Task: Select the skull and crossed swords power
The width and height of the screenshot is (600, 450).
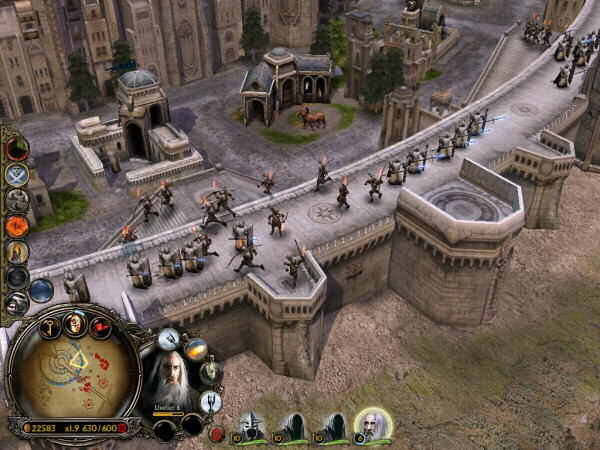Action: (16, 174)
